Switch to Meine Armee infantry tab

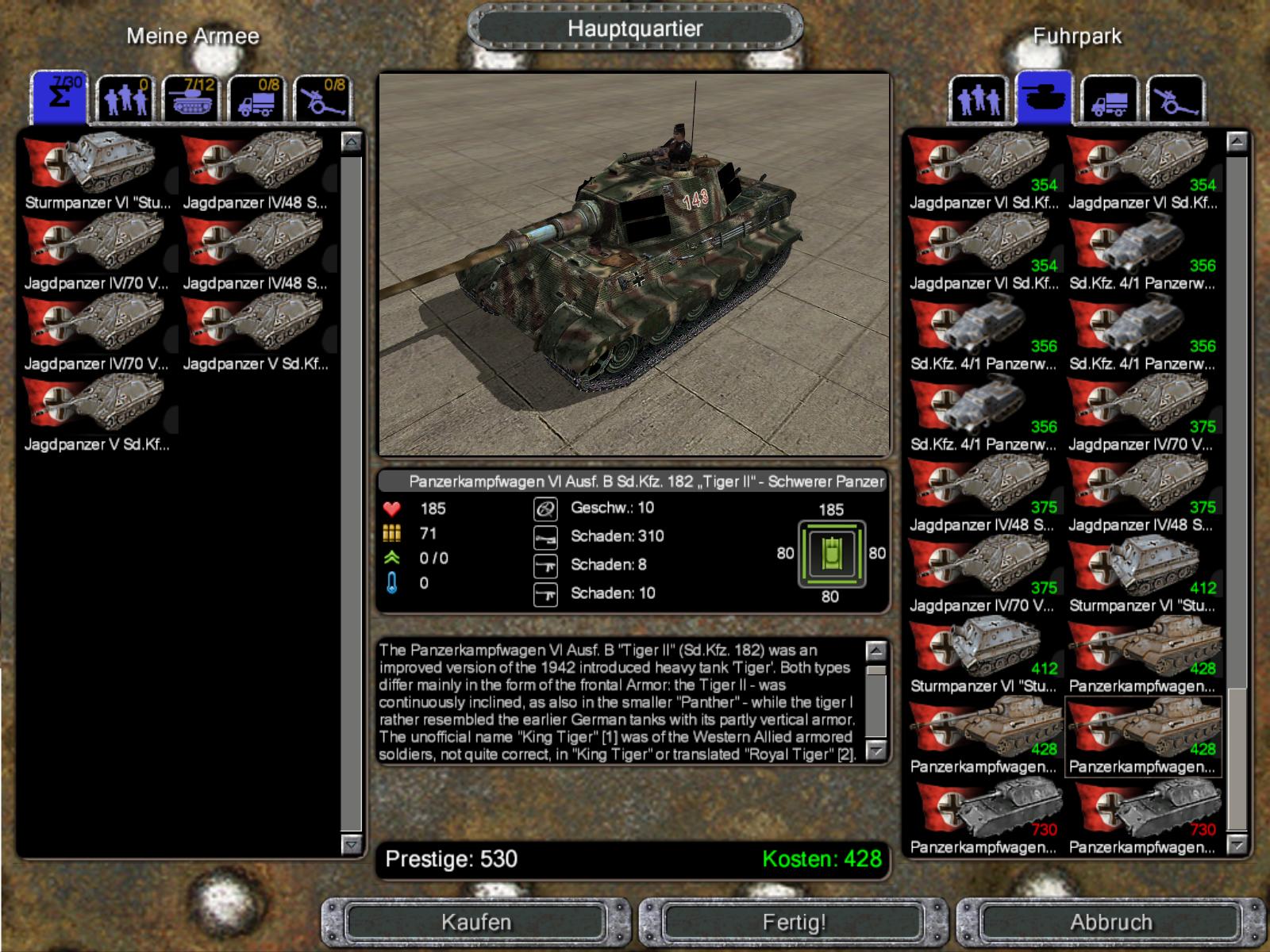click(x=125, y=100)
